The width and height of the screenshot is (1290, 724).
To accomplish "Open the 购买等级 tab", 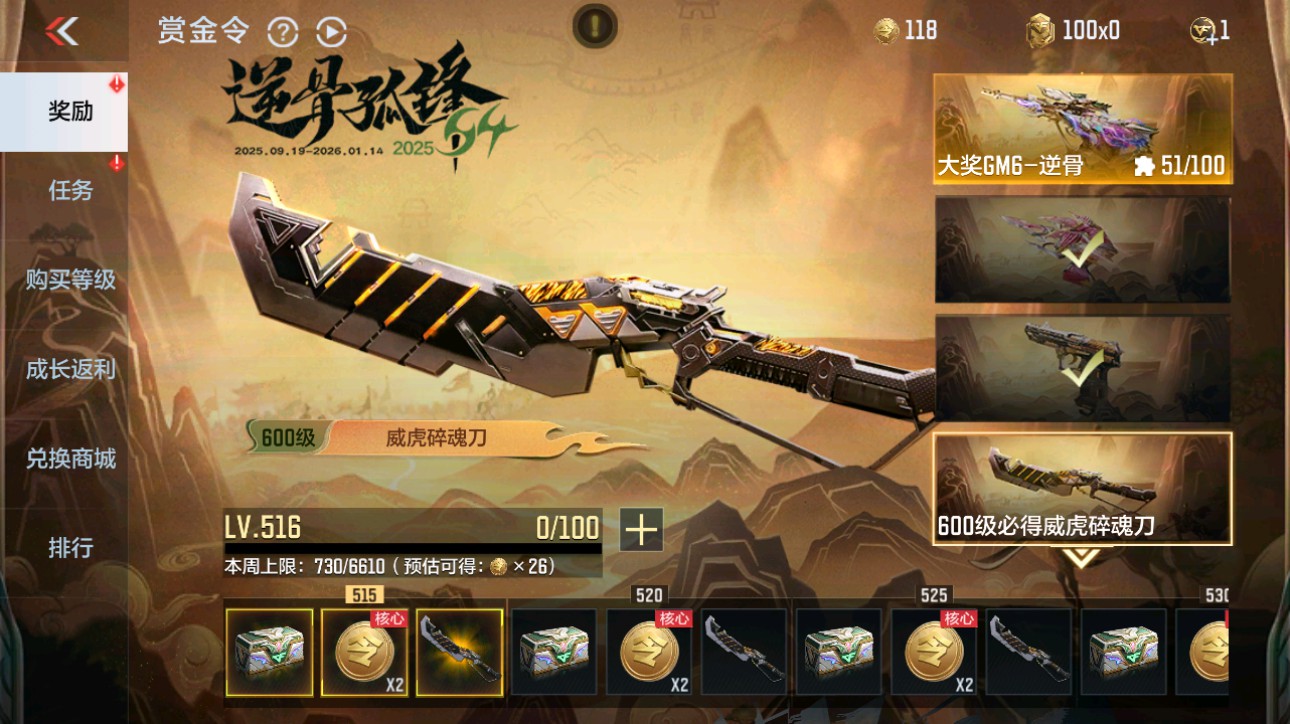I will click(x=69, y=281).
